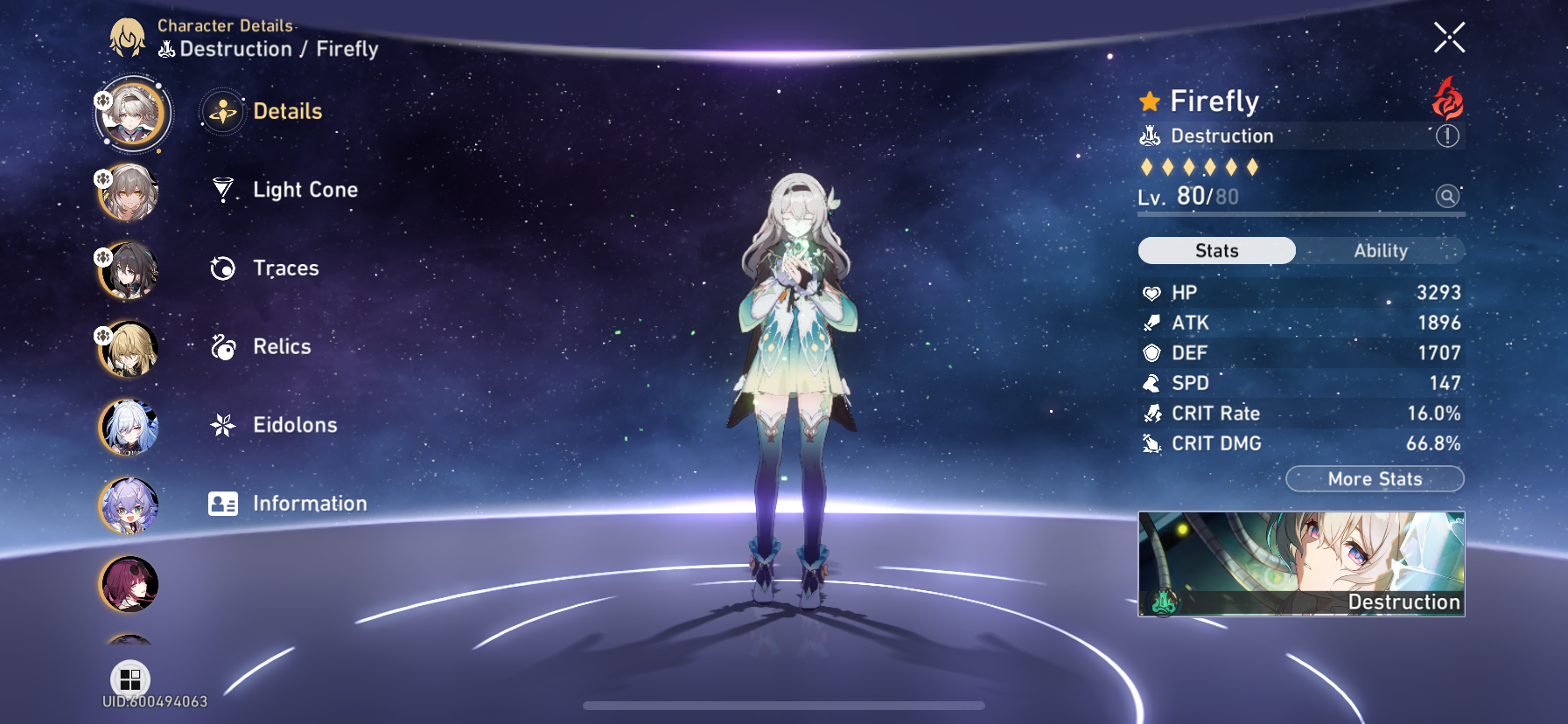
Task: Click the four-square grid icon above the UID
Action: (131, 680)
